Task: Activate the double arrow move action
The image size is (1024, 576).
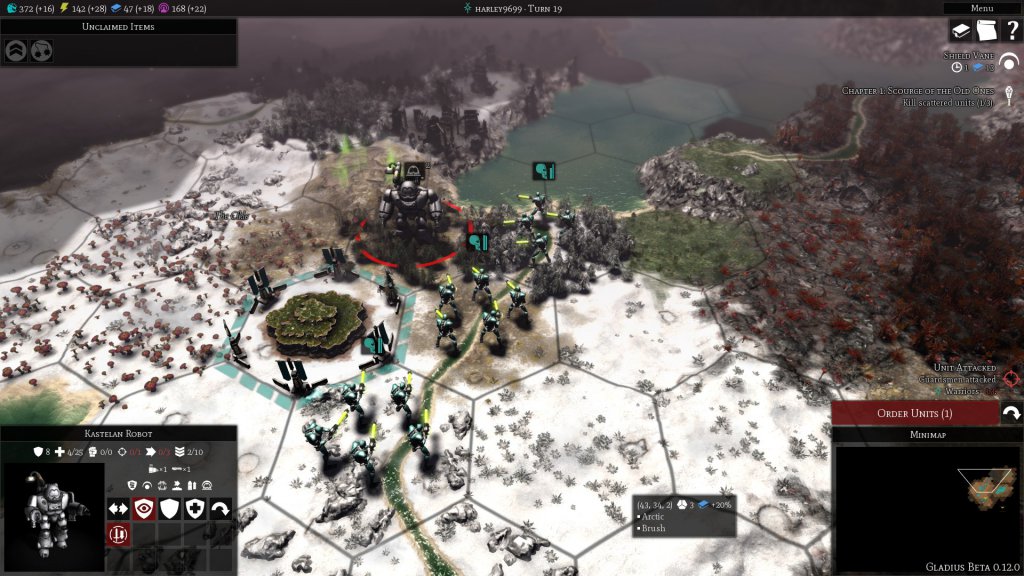Action: (118, 509)
